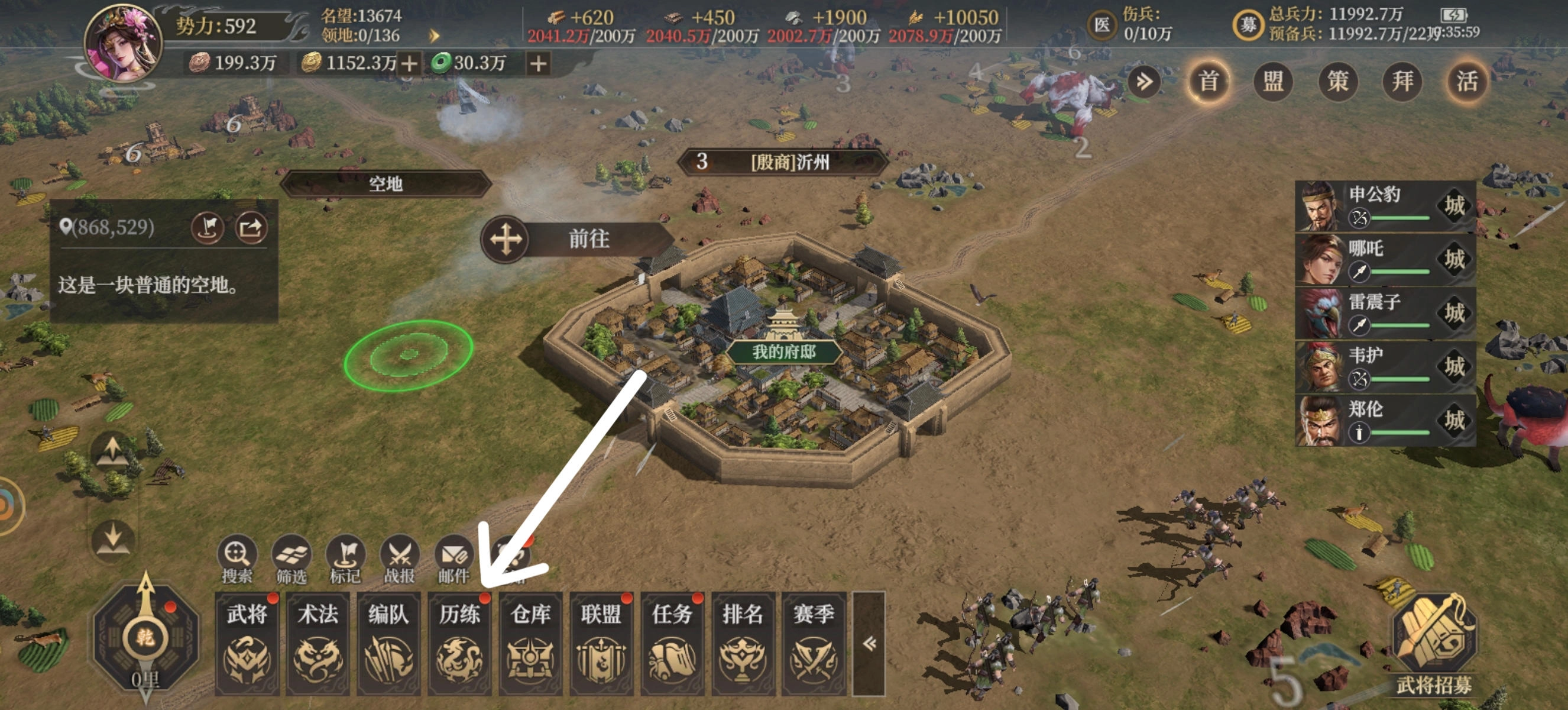
Task: Open the 联盟 alliance menu
Action: 601,643
